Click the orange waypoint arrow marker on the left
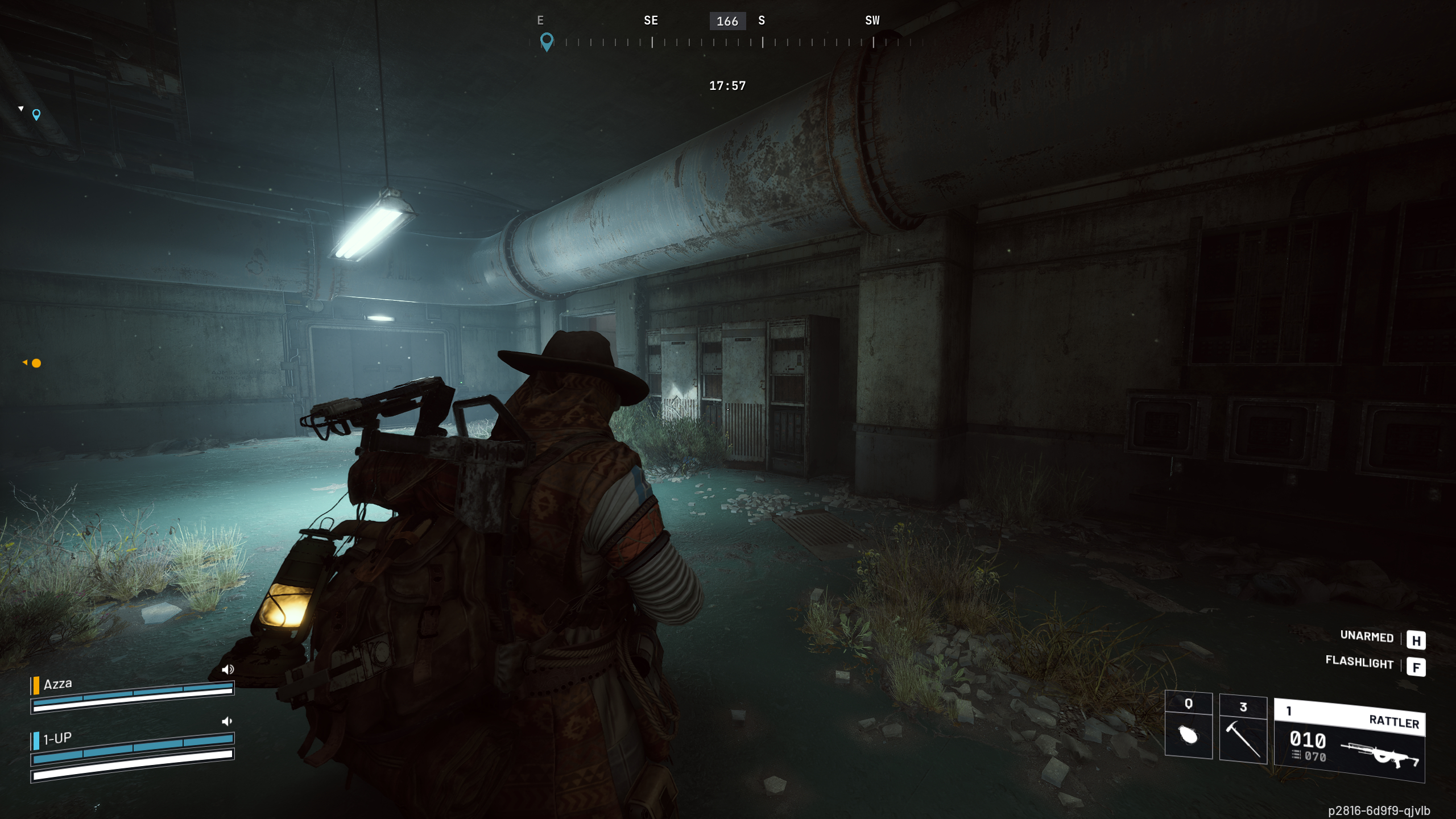The image size is (1456, 819). tap(26, 363)
